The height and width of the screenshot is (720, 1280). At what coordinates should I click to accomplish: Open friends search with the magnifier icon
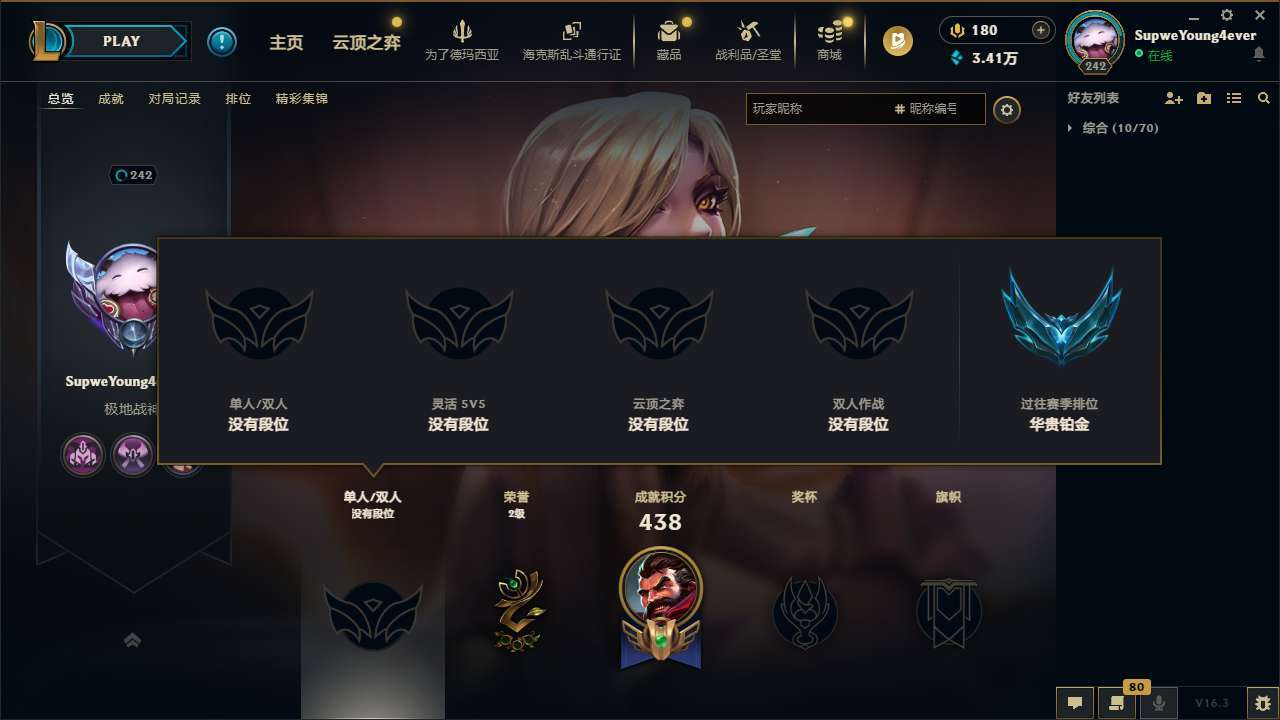click(x=1264, y=98)
